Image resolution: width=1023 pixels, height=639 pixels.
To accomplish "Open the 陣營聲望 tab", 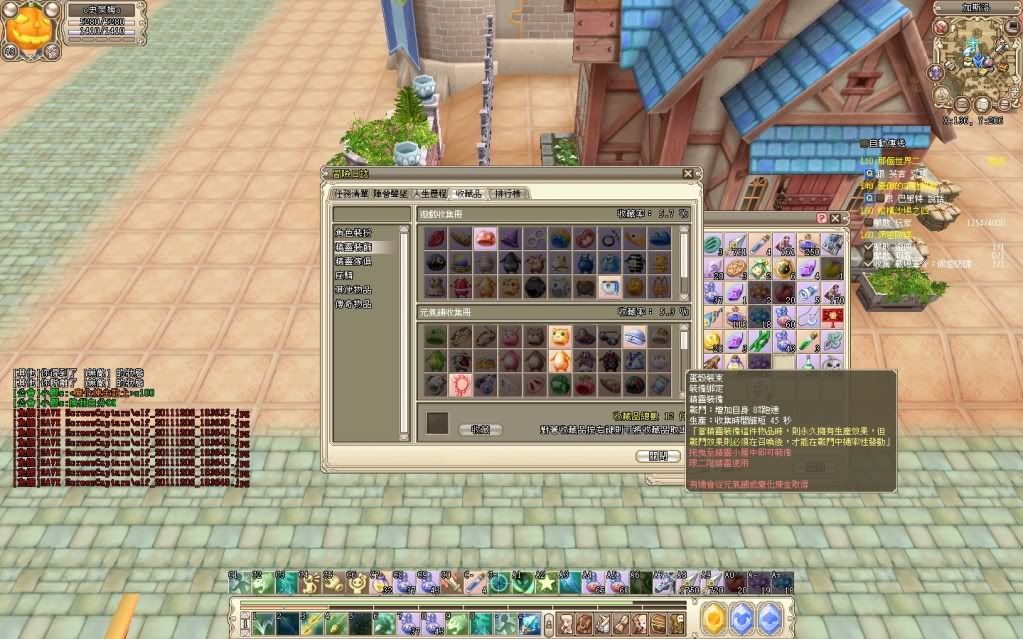I will (x=391, y=193).
